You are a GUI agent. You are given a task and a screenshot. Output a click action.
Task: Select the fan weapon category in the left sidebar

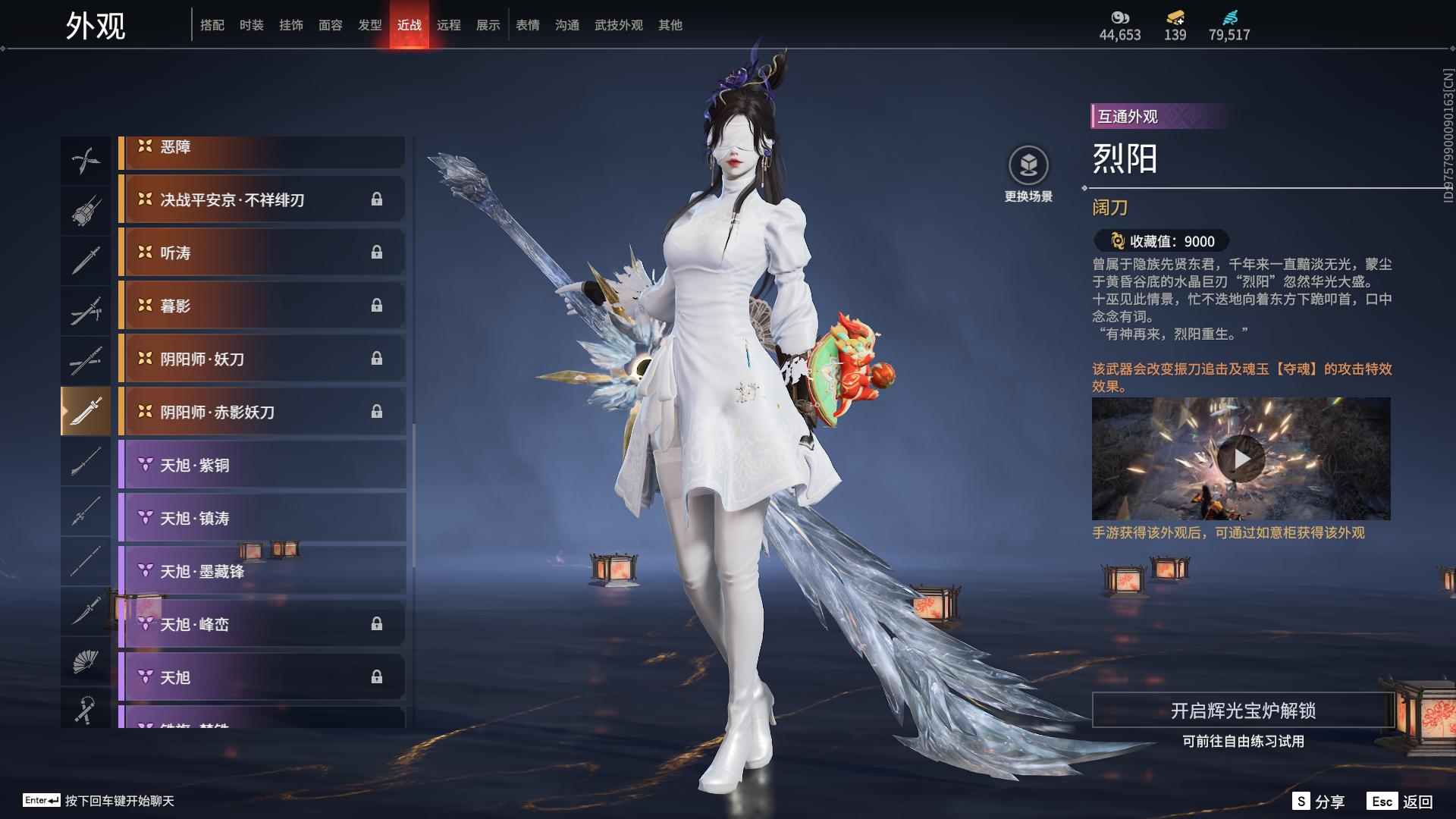(x=86, y=661)
